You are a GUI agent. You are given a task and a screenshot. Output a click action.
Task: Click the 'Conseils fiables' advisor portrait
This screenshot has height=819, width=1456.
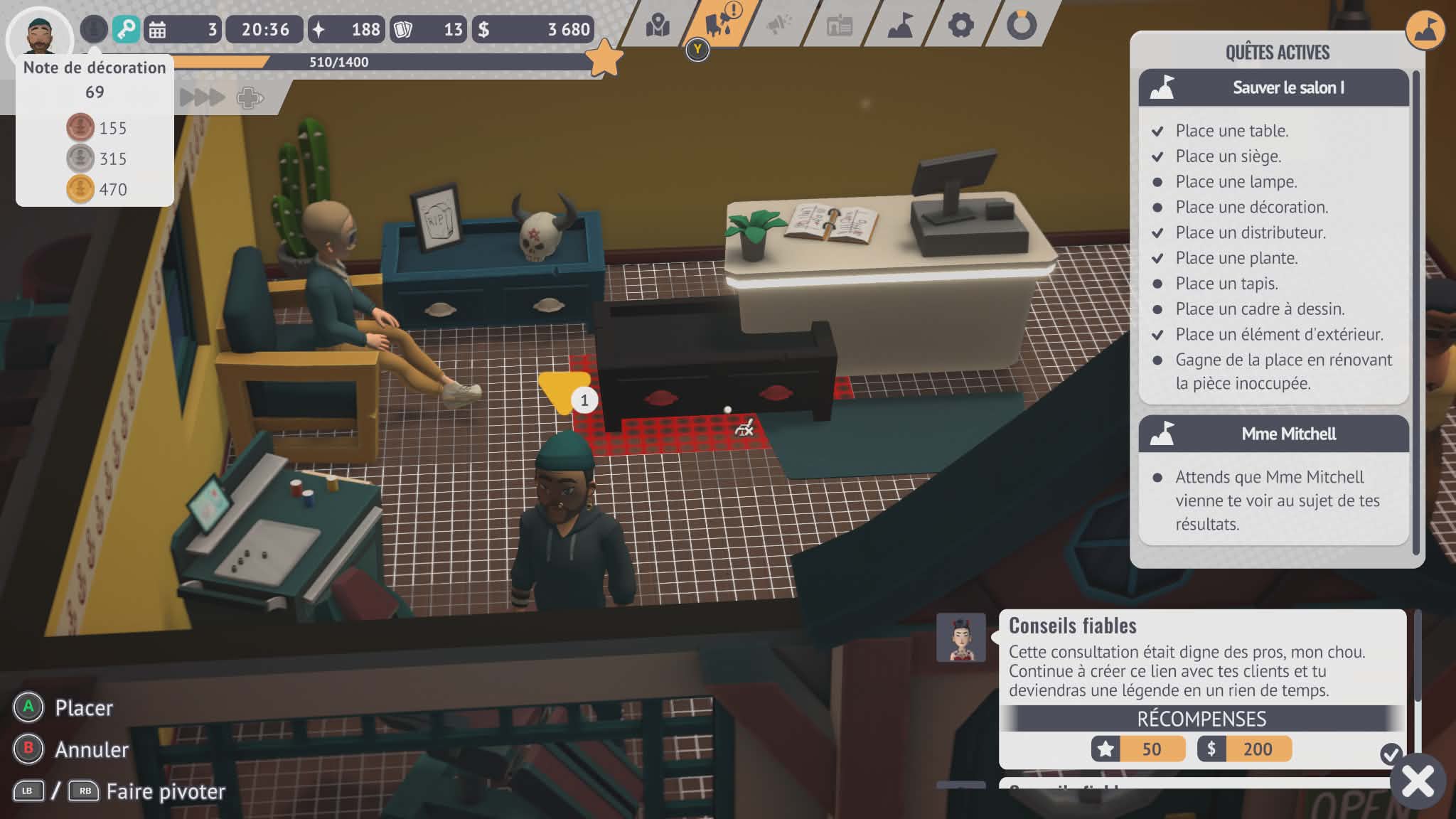tap(960, 637)
